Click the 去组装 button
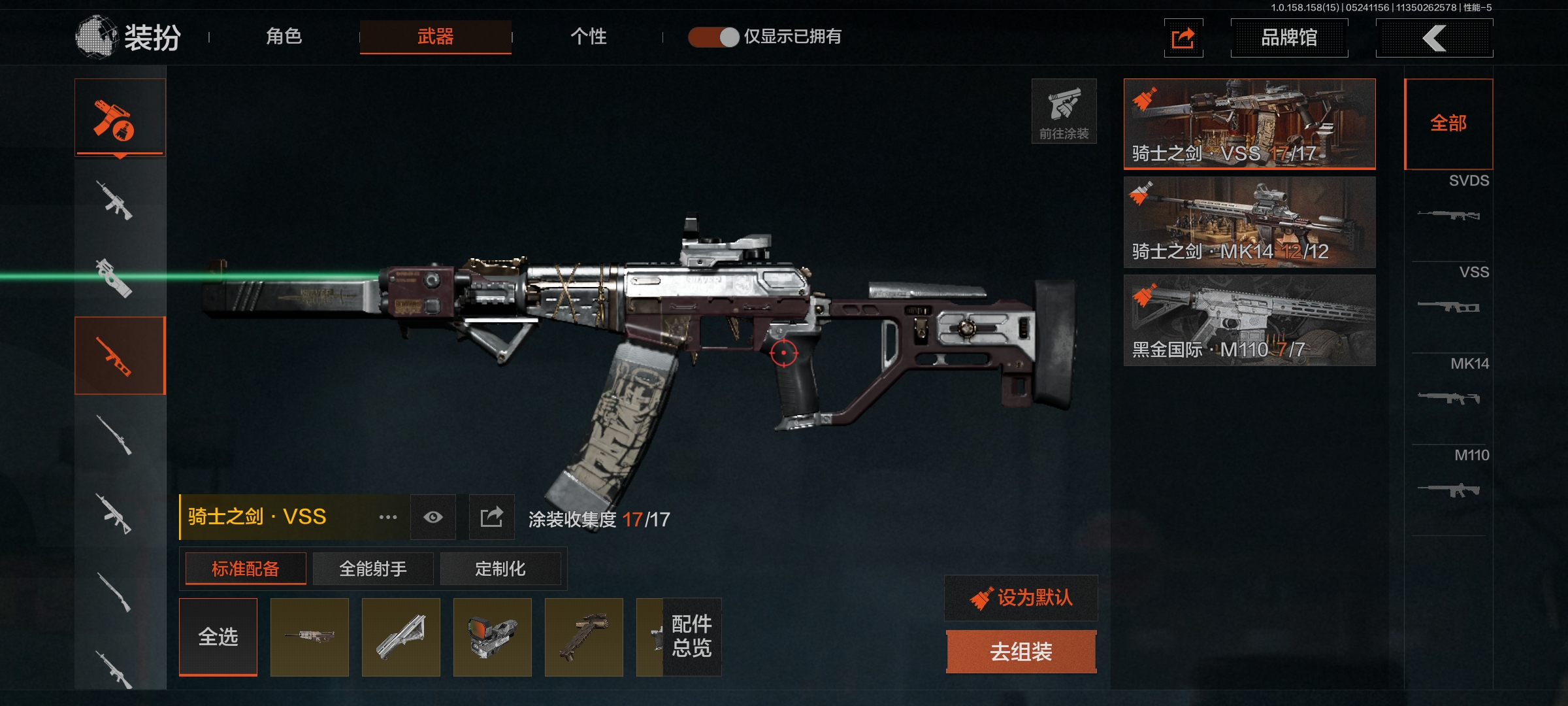Viewport: 1568px width, 706px height. (1021, 652)
